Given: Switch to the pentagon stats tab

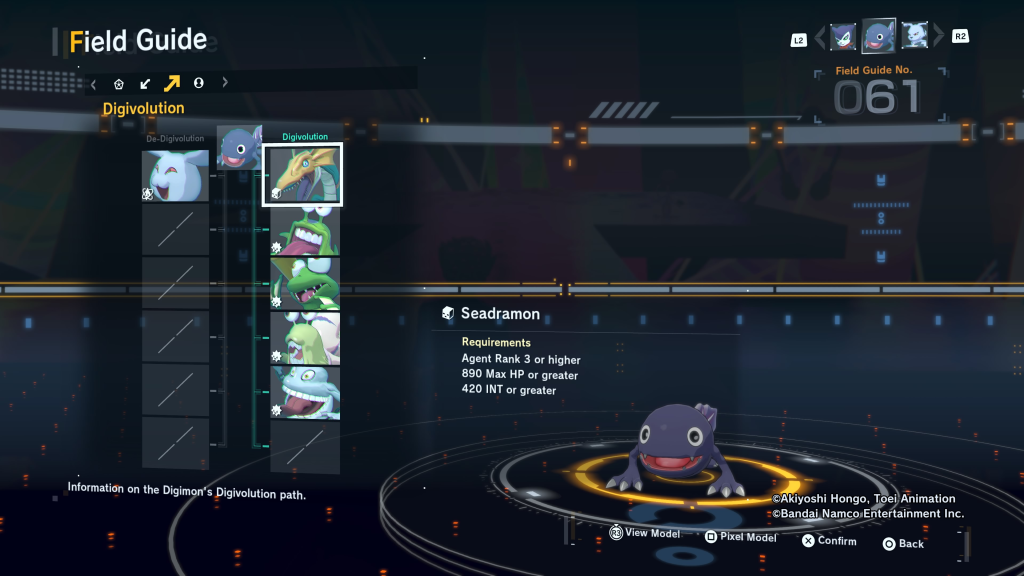Looking at the screenshot, I should pos(119,84).
